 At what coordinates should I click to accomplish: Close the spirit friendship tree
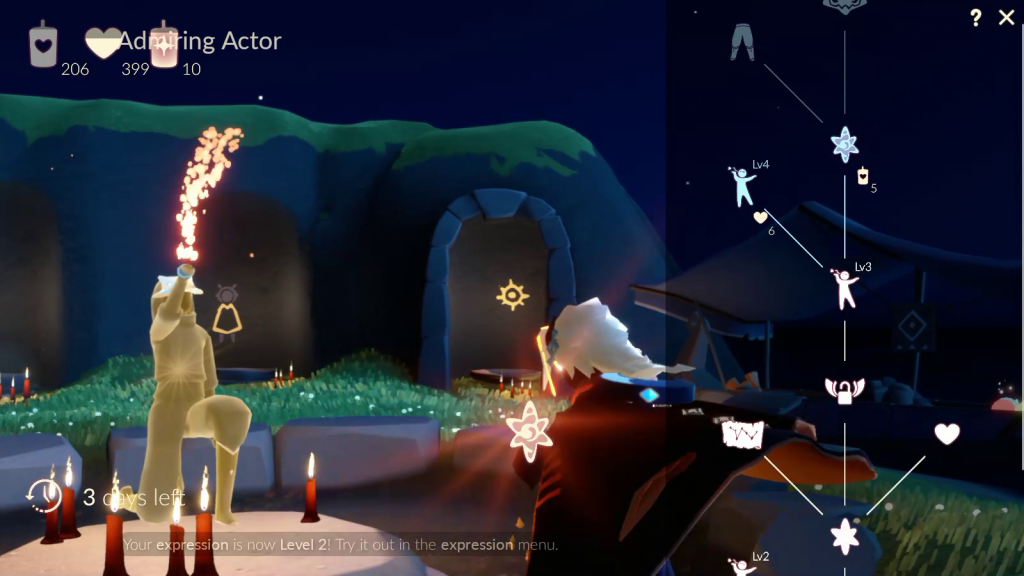[1006, 18]
